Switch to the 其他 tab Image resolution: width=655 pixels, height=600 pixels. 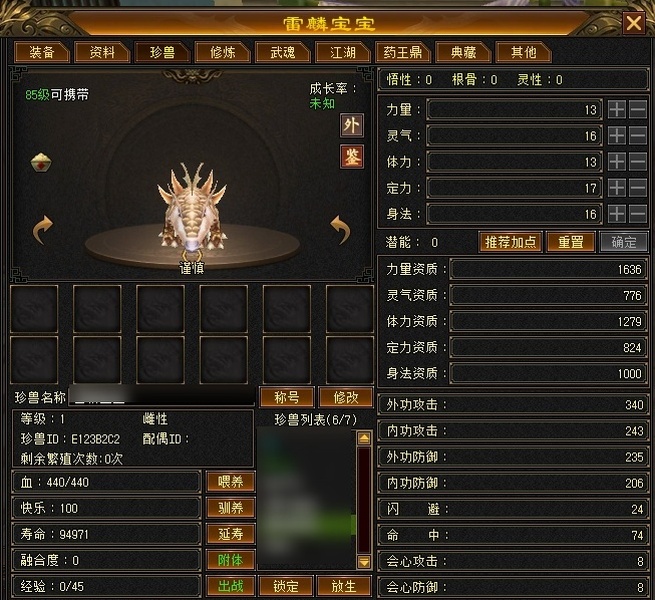pos(523,52)
